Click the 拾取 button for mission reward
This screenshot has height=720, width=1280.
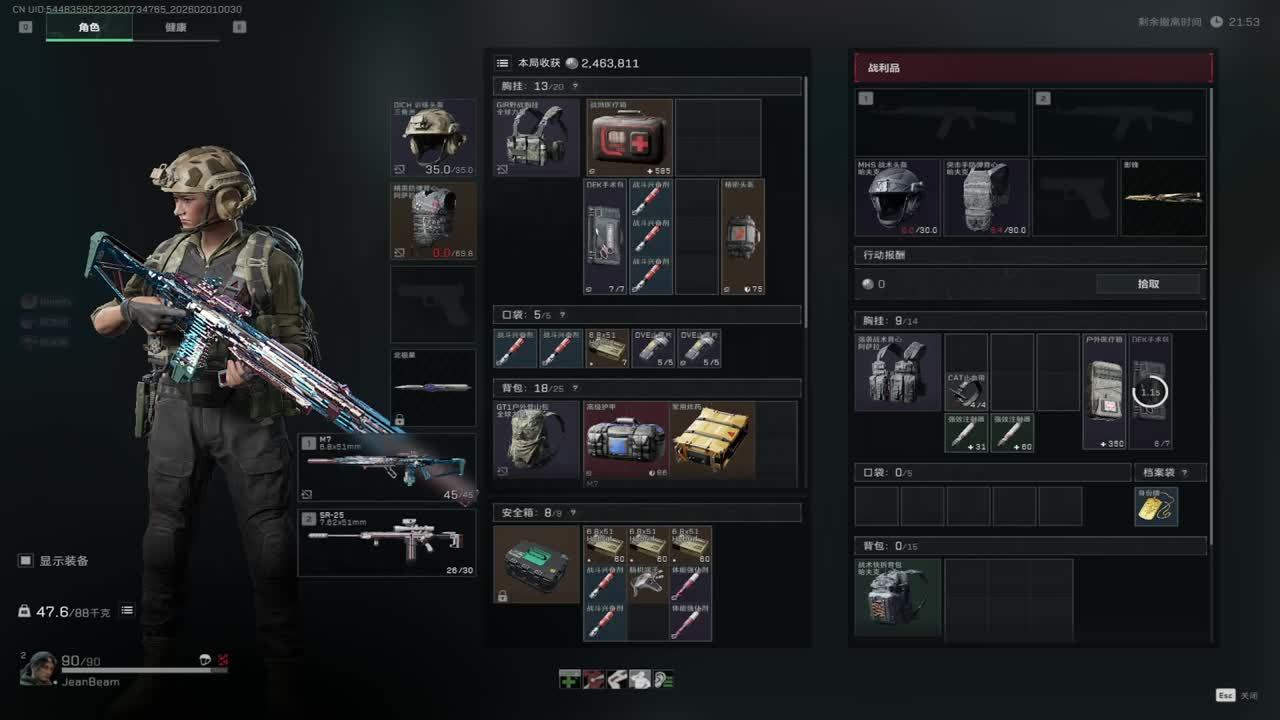[x=1148, y=284]
